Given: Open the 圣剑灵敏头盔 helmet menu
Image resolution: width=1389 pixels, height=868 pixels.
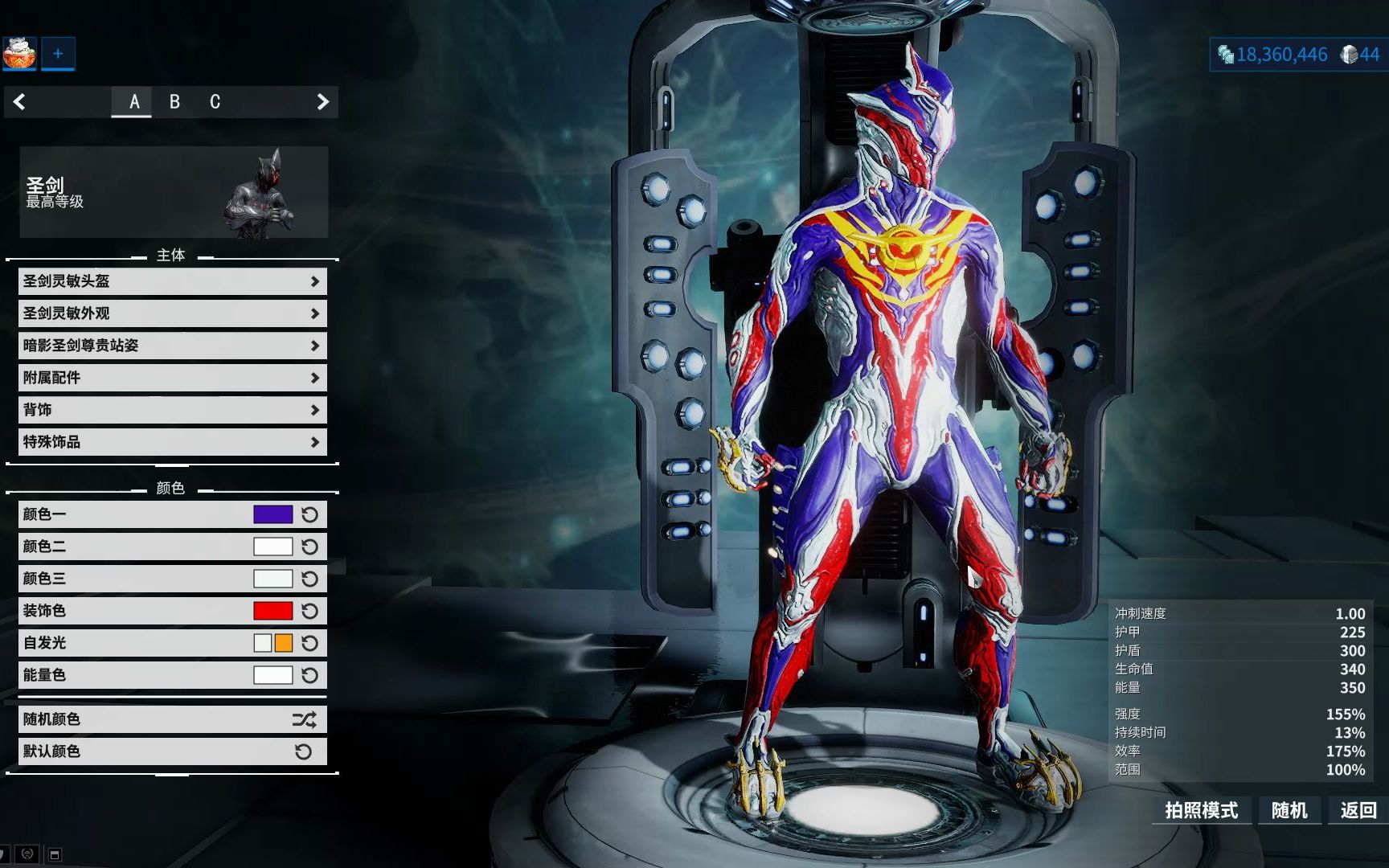Looking at the screenshot, I should [172, 281].
